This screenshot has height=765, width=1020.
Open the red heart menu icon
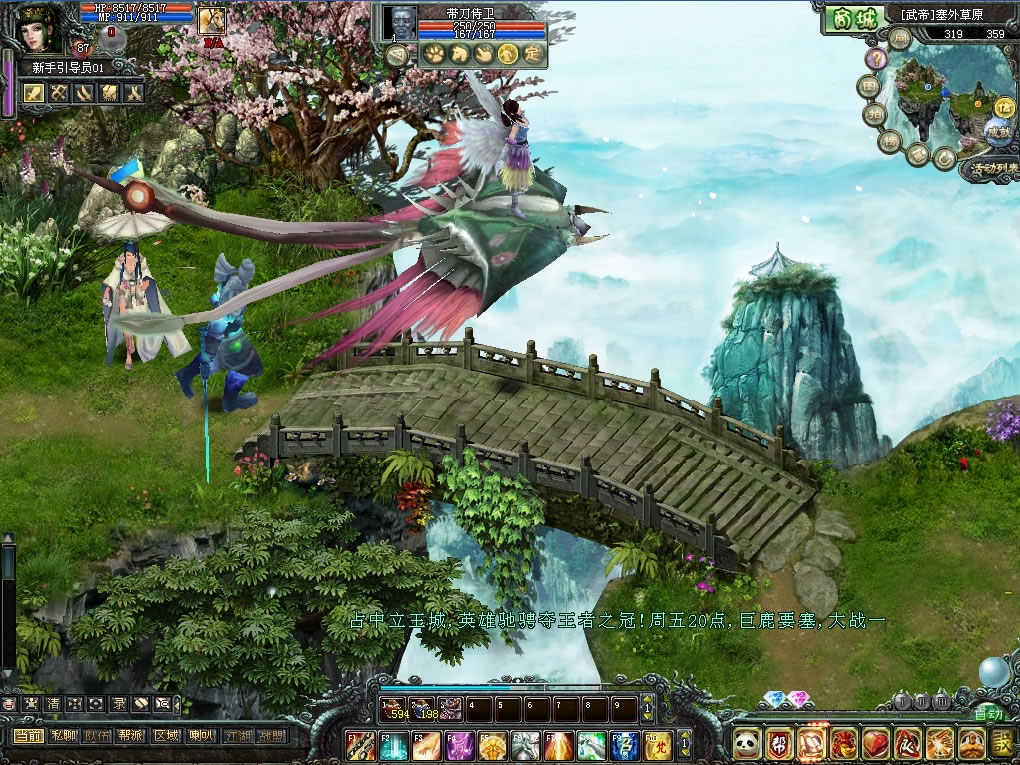[875, 744]
